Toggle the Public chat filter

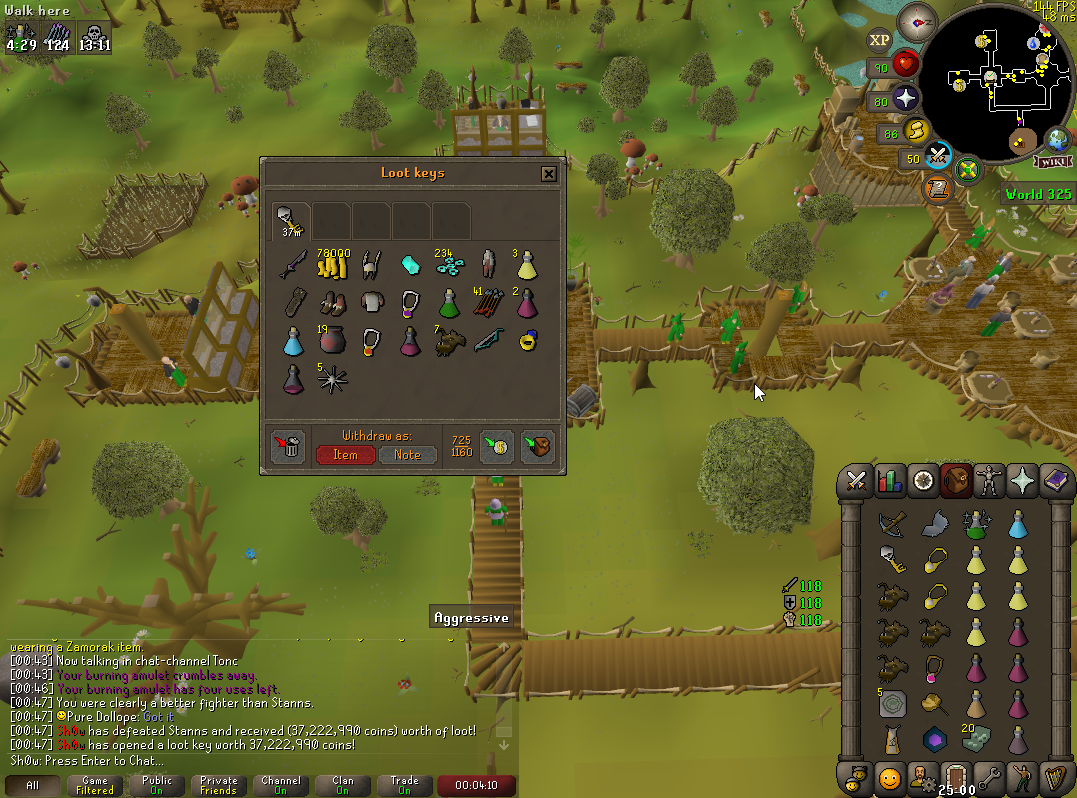click(x=156, y=785)
